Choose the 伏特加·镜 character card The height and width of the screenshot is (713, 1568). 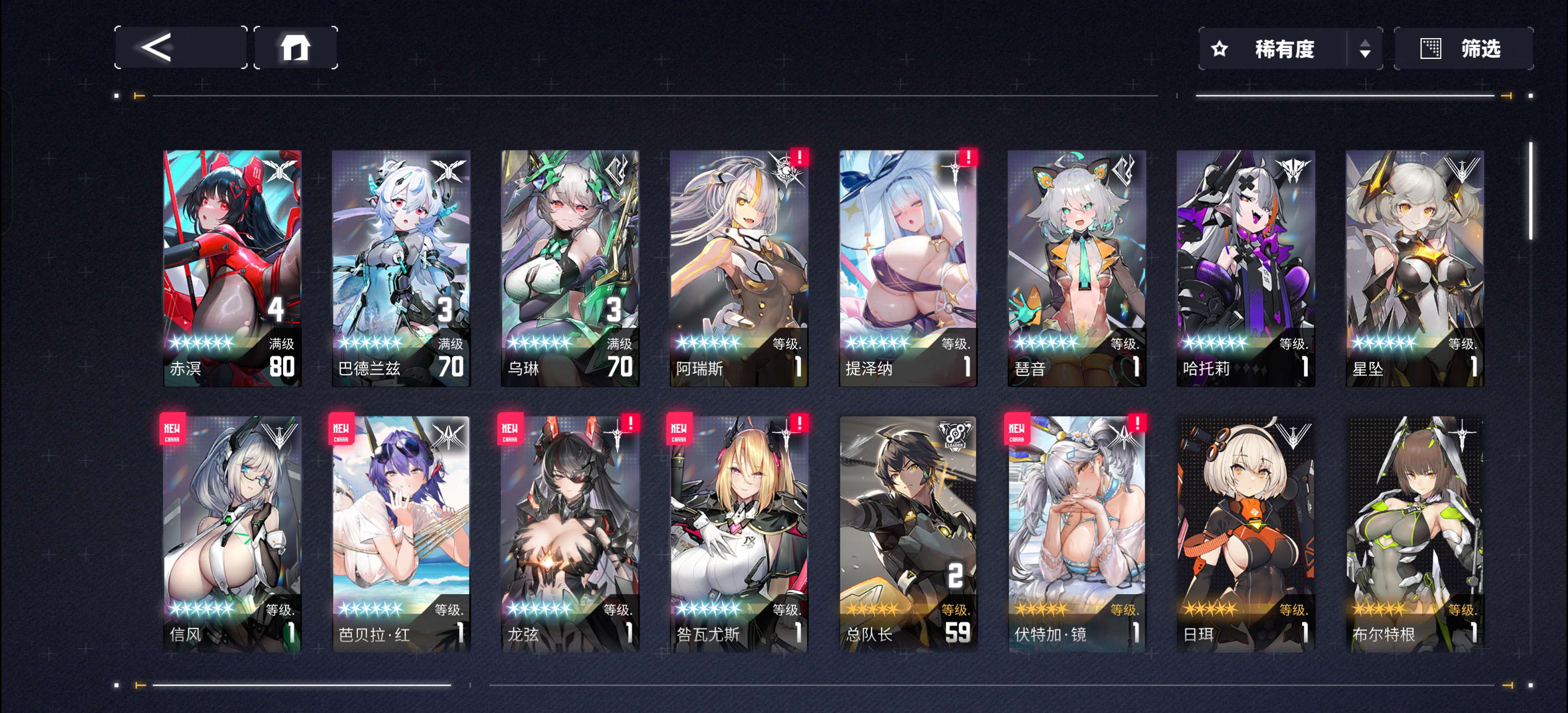(x=1077, y=534)
